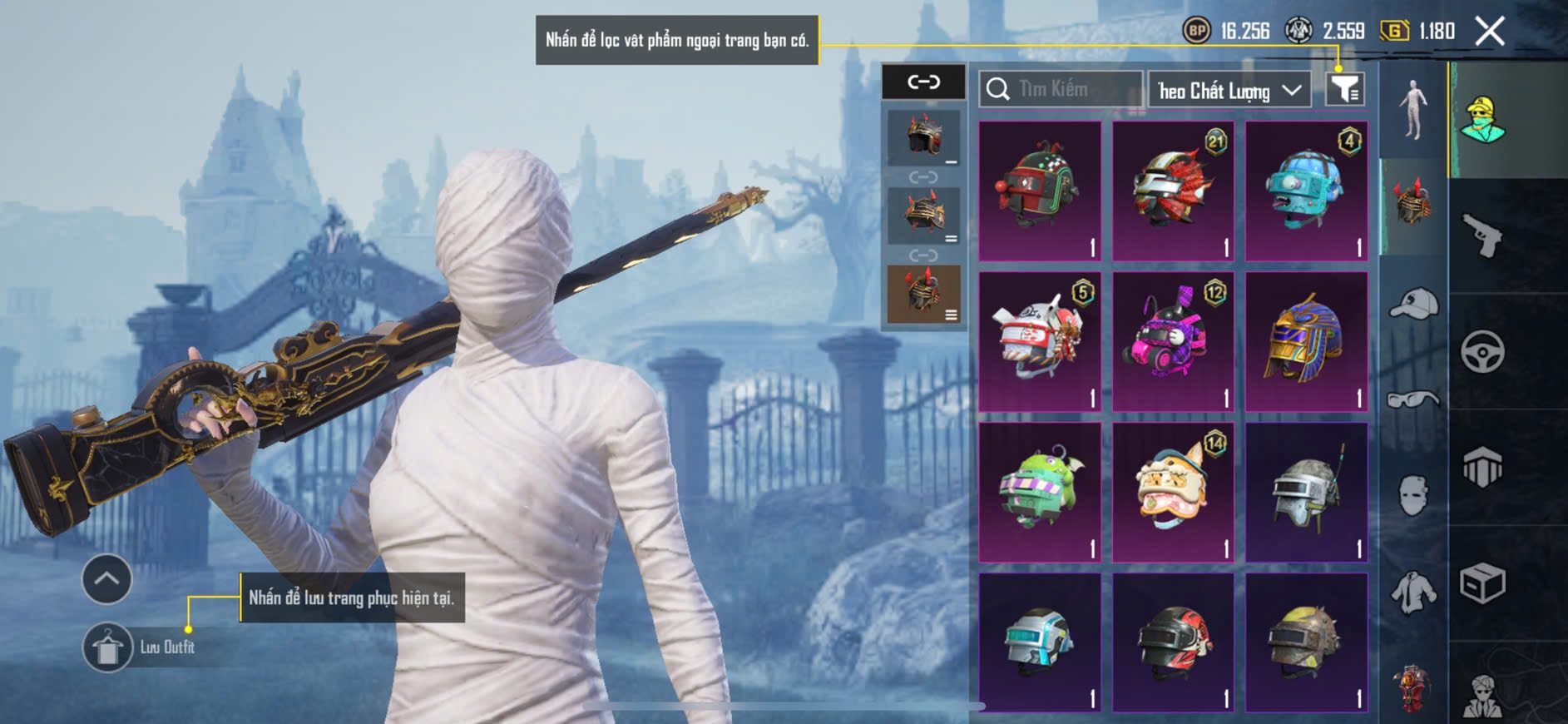Save the current outfit with Lưu Outfit
Viewport: 1568px width, 724px height.
(x=108, y=647)
